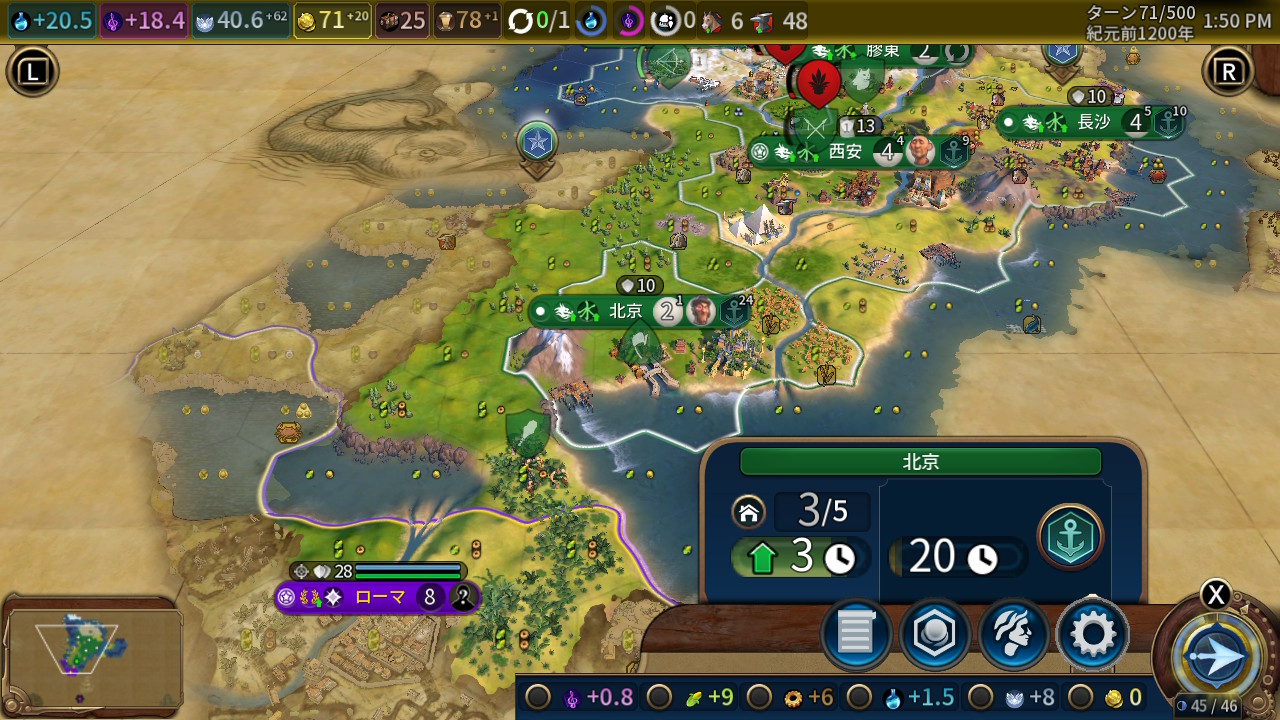Open the purple civics progress ring in top bar
1280x720 pixels.
[x=629, y=20]
